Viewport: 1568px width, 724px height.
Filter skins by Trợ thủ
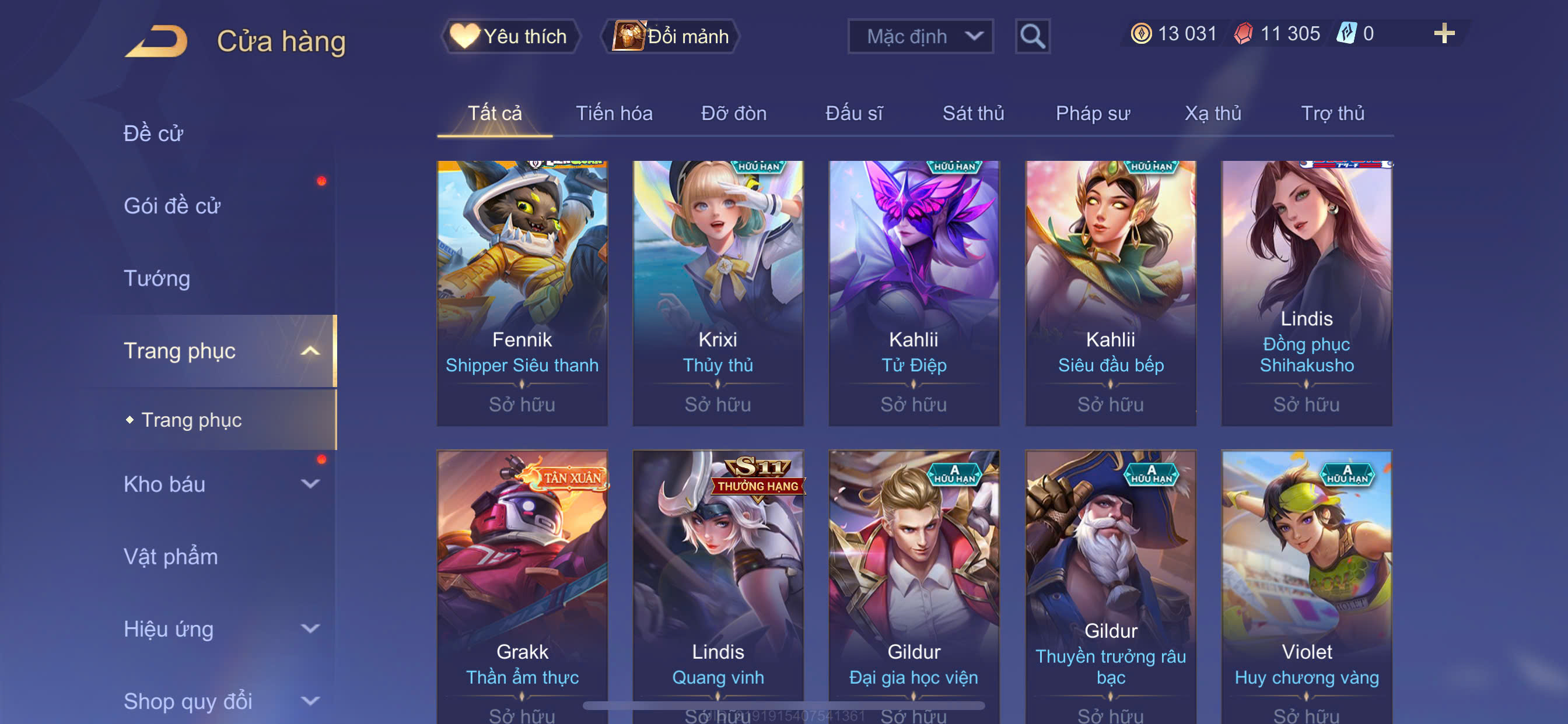click(x=1332, y=113)
